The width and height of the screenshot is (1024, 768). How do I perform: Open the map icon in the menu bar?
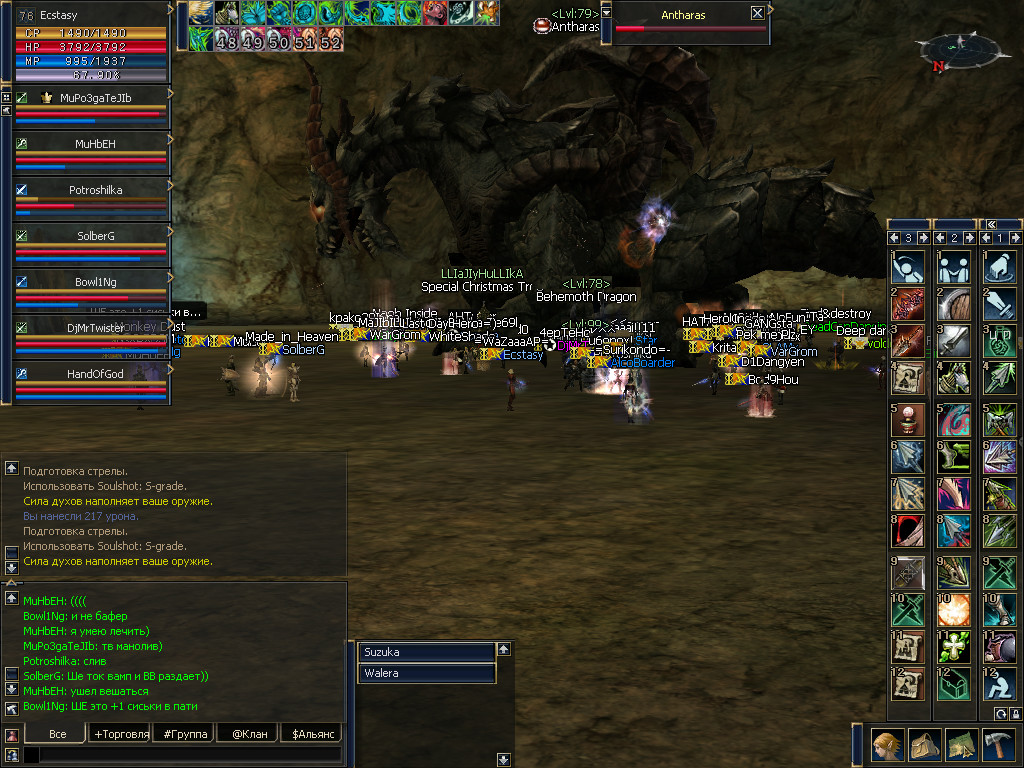pos(960,745)
